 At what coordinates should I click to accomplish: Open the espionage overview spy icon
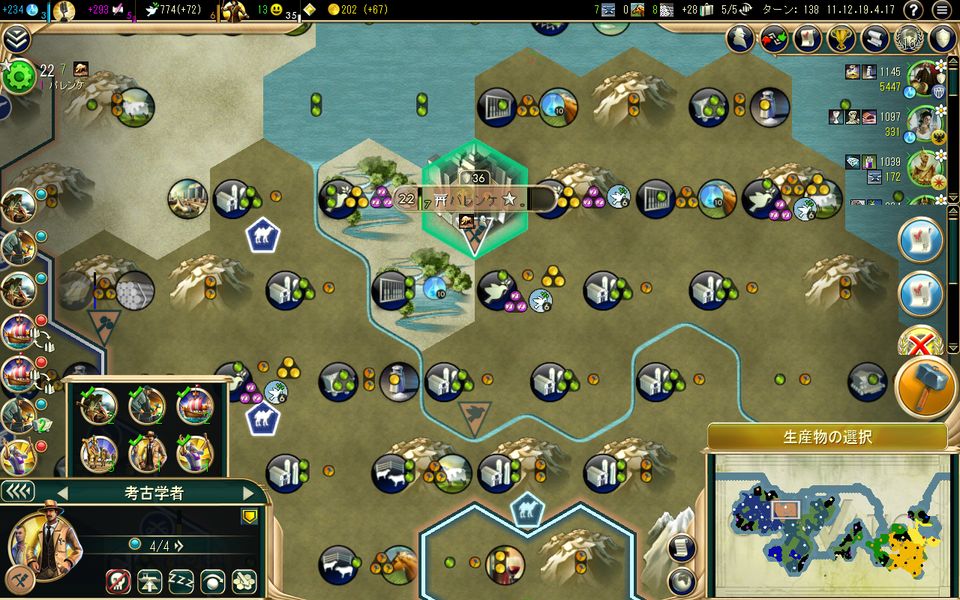point(740,39)
